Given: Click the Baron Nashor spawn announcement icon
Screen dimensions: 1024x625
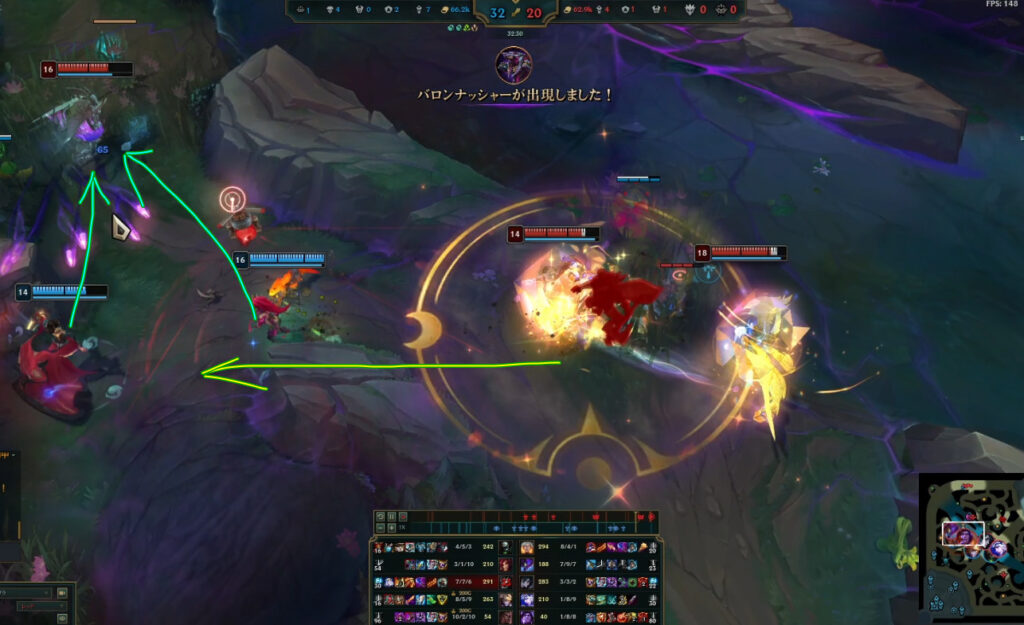Looking at the screenshot, I should (514, 65).
